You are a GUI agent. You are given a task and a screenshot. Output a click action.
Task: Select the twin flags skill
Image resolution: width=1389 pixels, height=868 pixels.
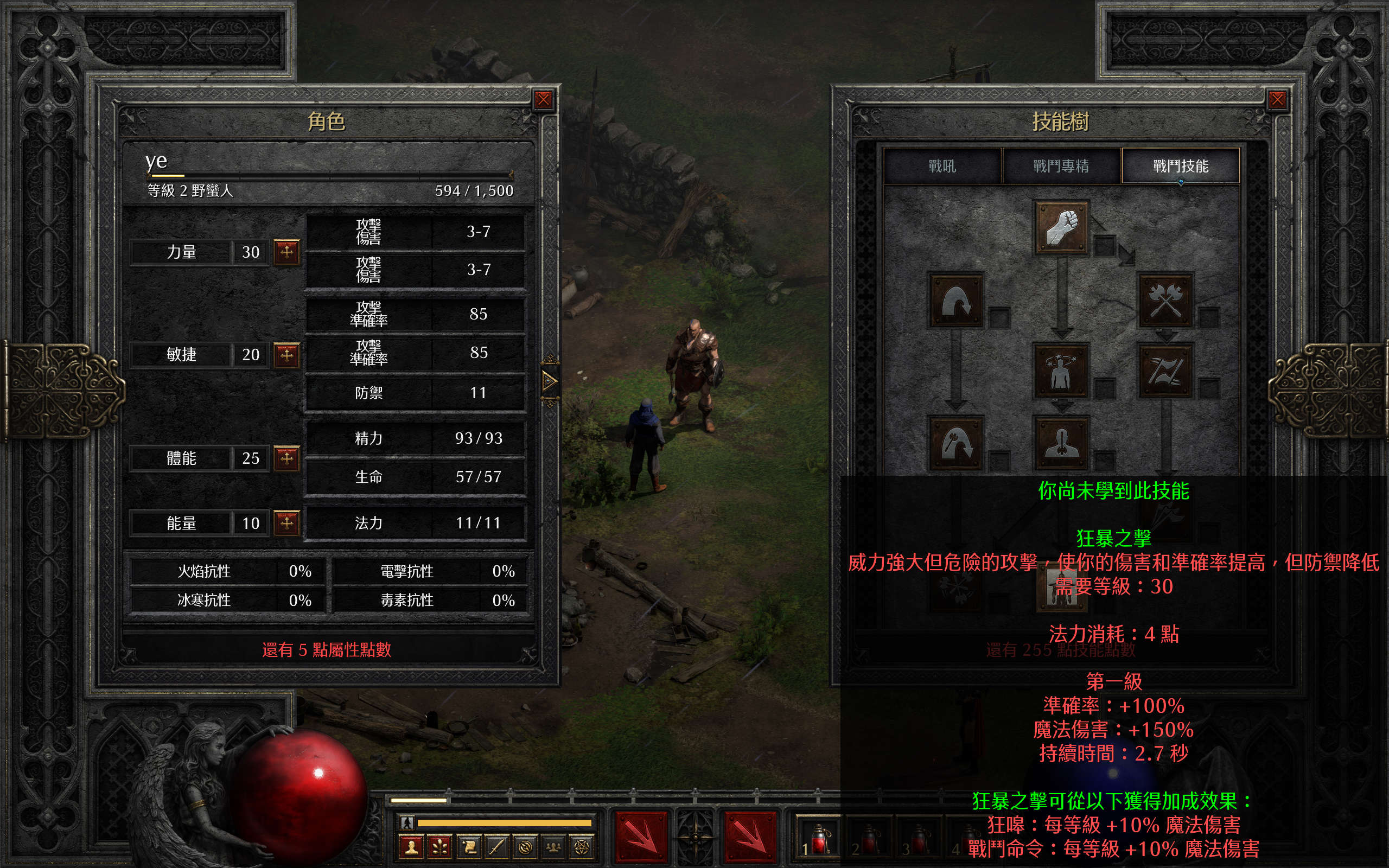pyautogui.click(x=1165, y=371)
